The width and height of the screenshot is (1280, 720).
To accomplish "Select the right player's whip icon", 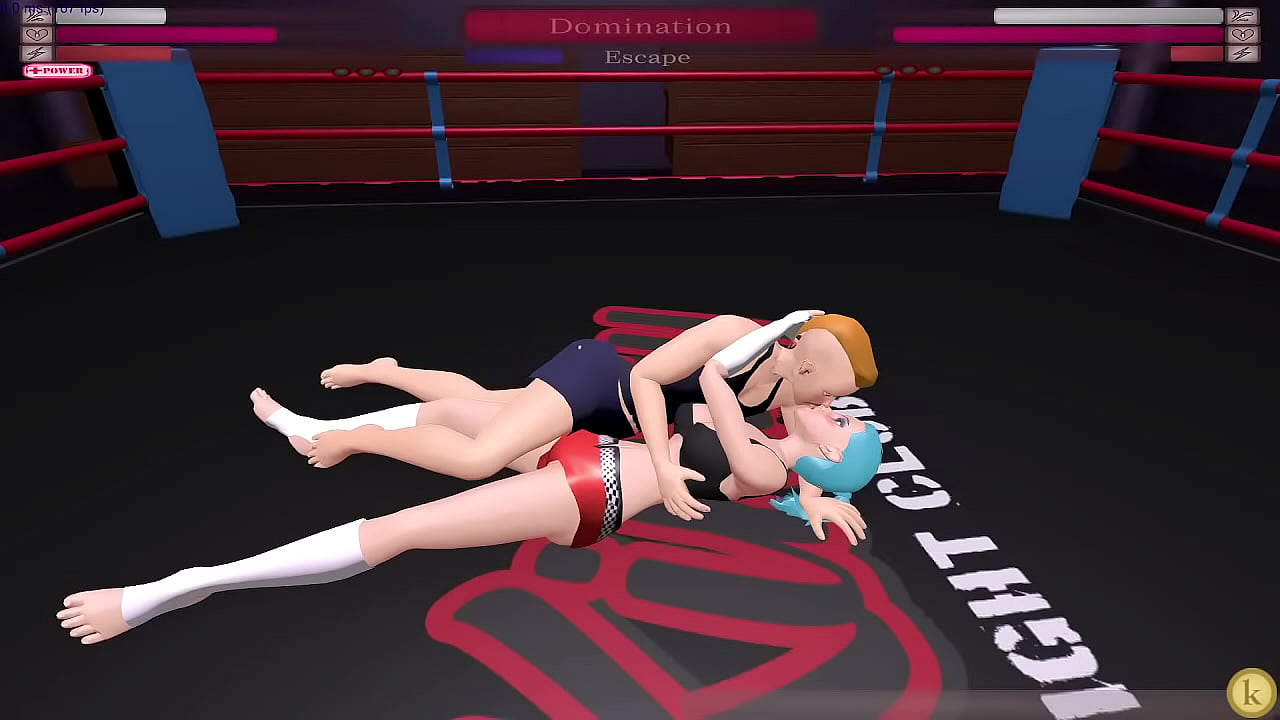I will (x=1243, y=15).
